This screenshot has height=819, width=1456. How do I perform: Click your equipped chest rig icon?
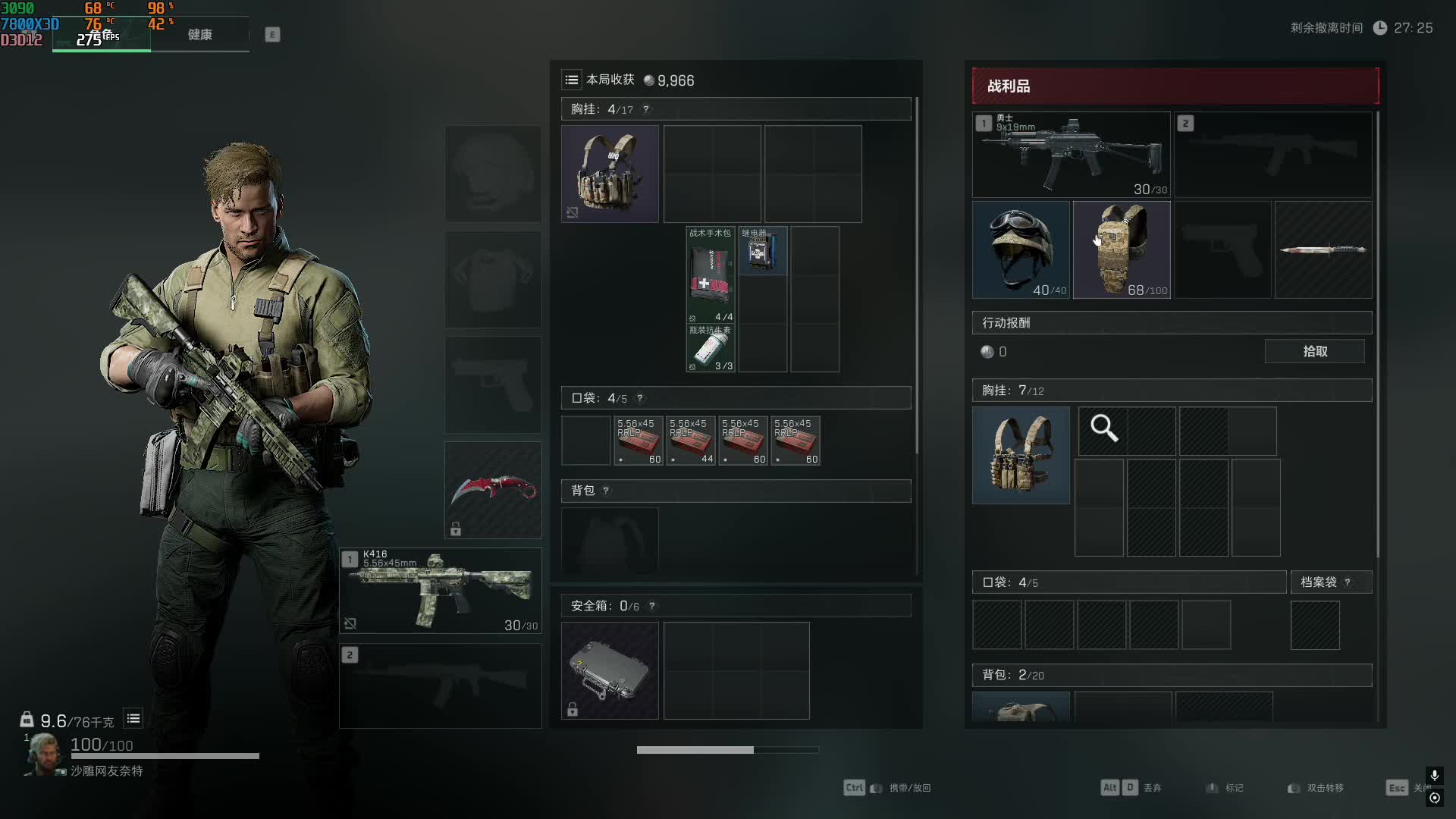tap(610, 174)
